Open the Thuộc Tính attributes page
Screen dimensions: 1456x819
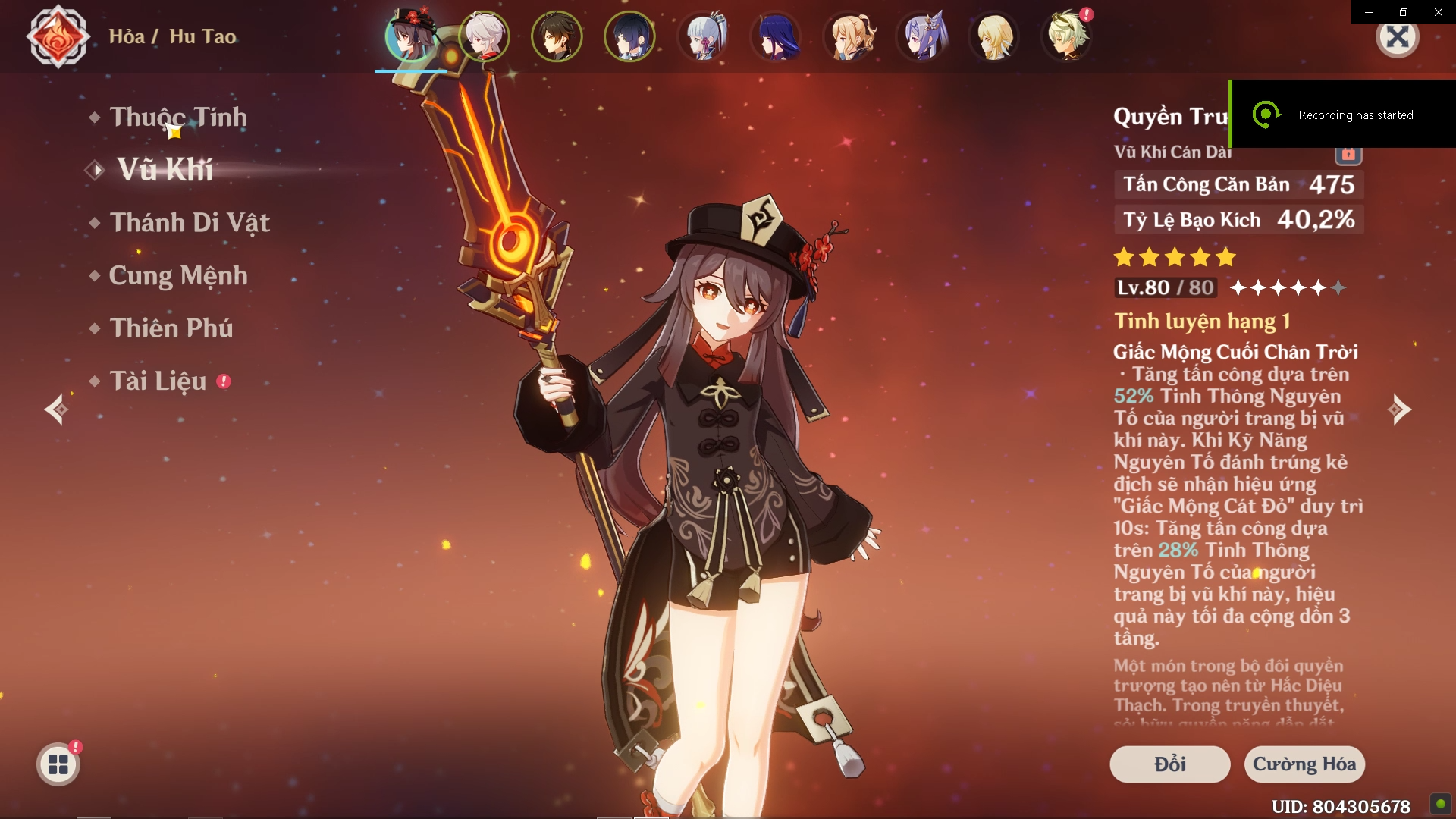point(178,118)
